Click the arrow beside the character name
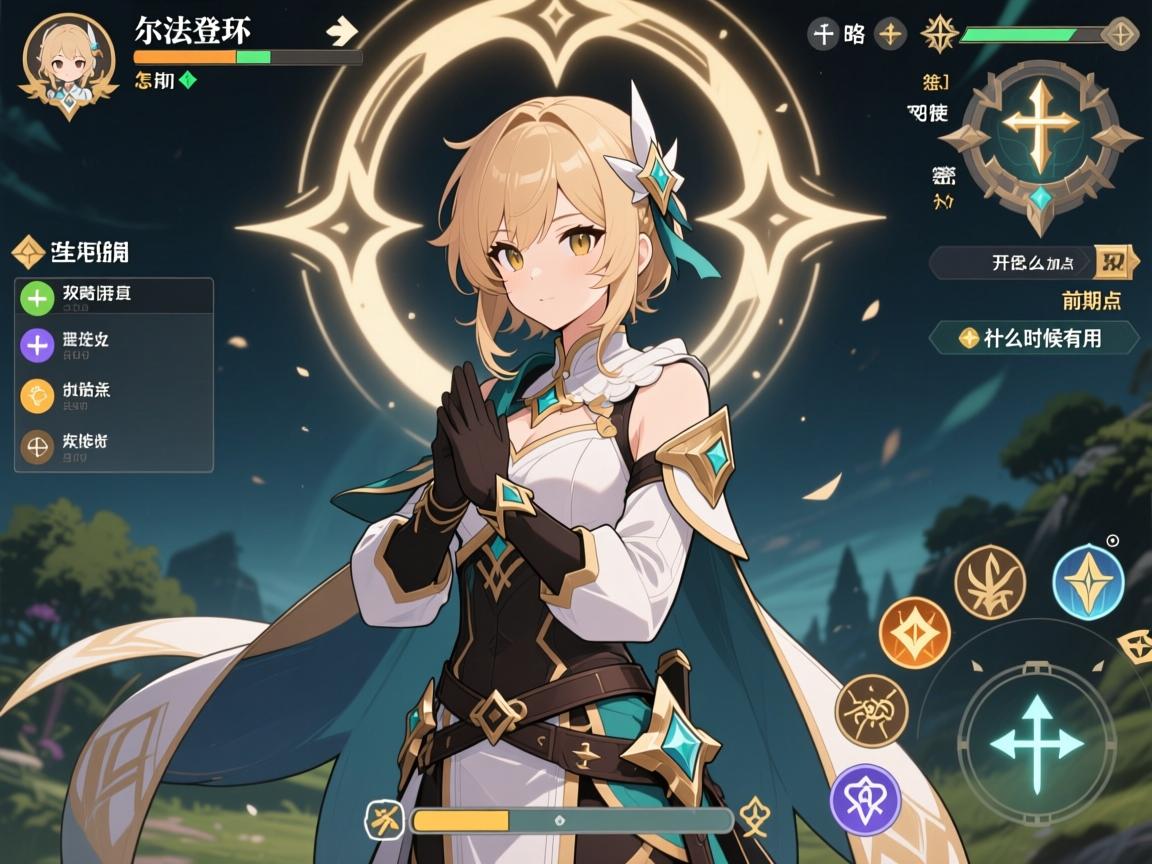The image size is (1152, 864). pos(342,31)
